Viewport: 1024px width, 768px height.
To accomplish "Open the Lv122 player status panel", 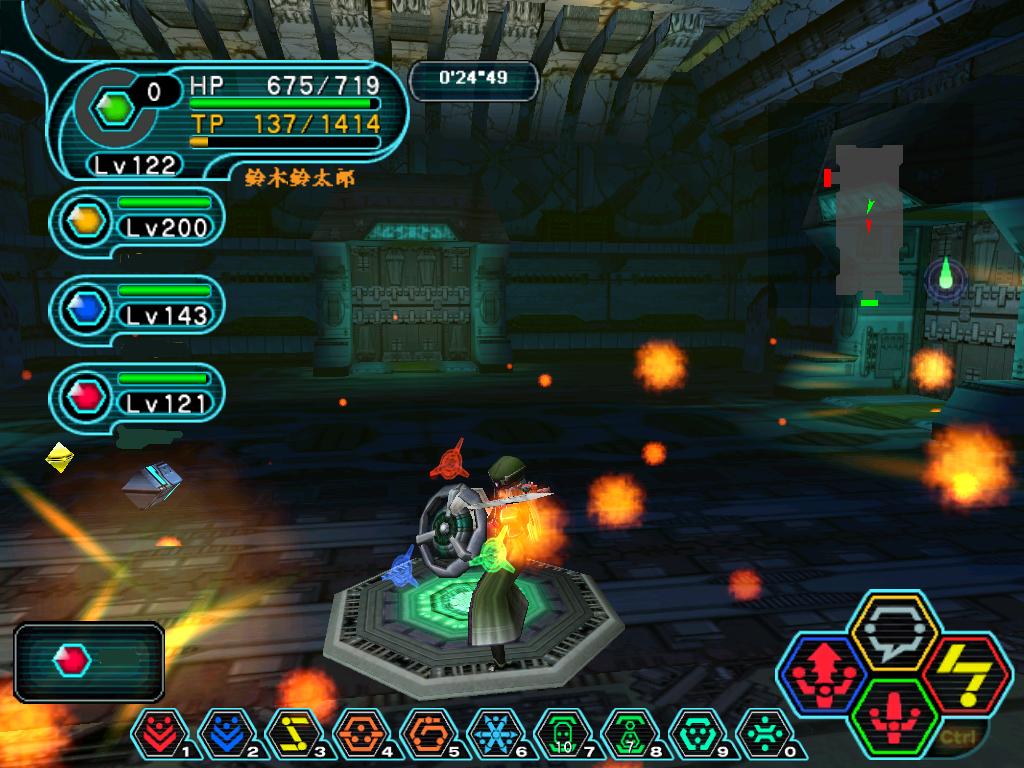I will click(x=230, y=120).
